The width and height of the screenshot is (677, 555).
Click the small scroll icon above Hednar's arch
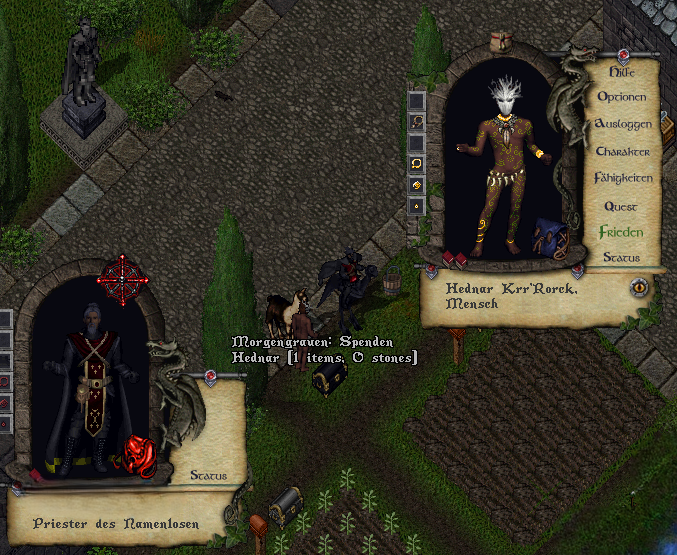(x=502, y=40)
